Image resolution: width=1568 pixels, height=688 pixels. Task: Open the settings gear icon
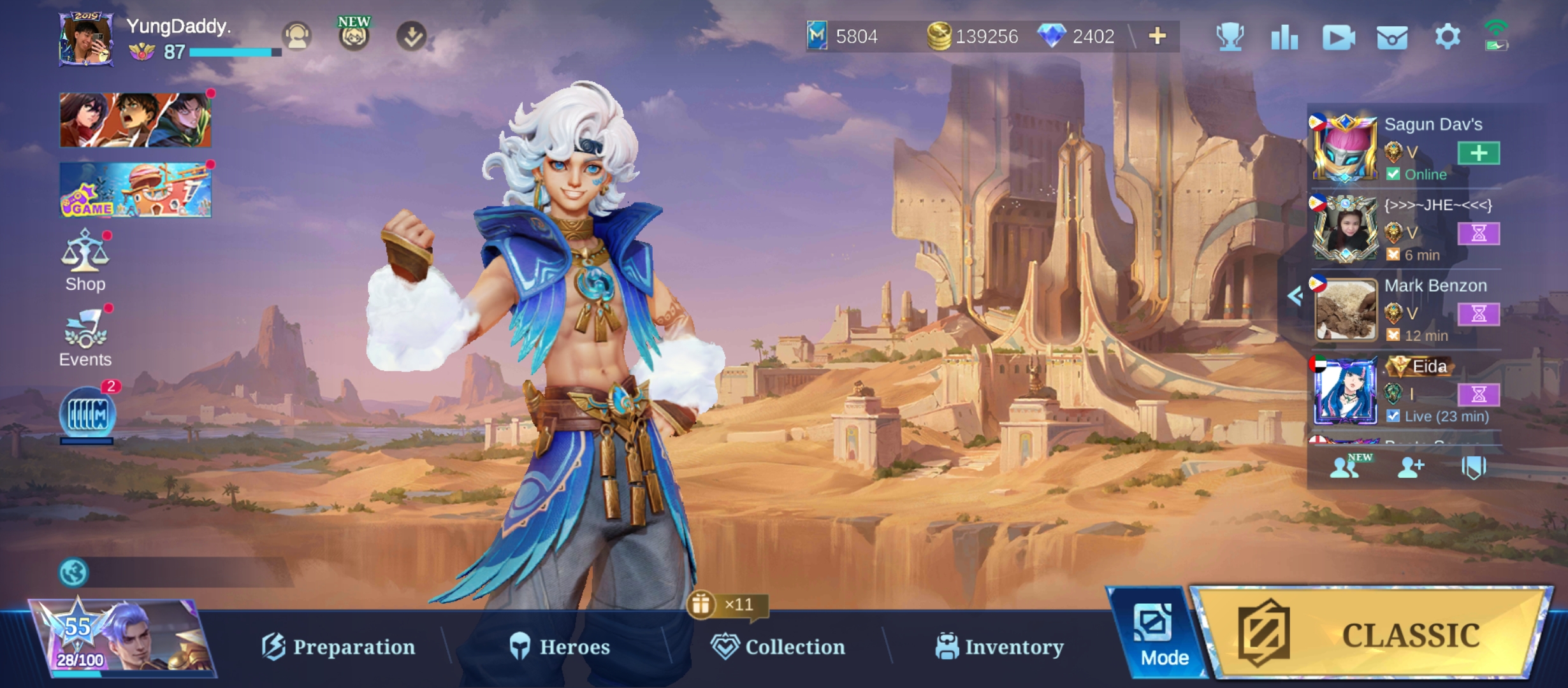tap(1447, 36)
